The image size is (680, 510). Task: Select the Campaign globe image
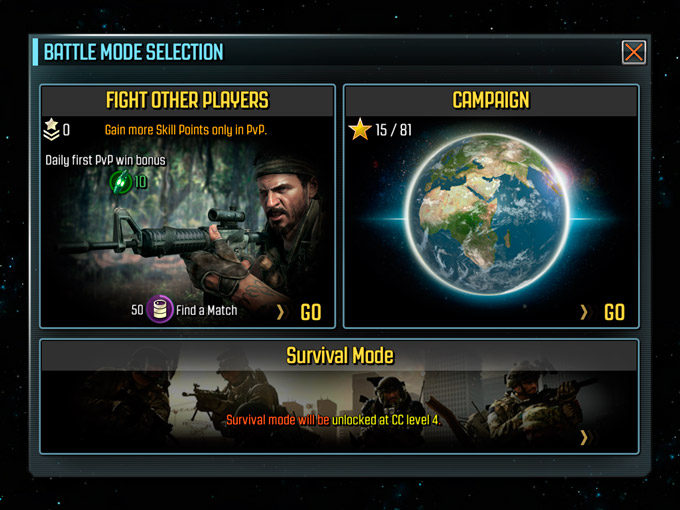coord(492,217)
